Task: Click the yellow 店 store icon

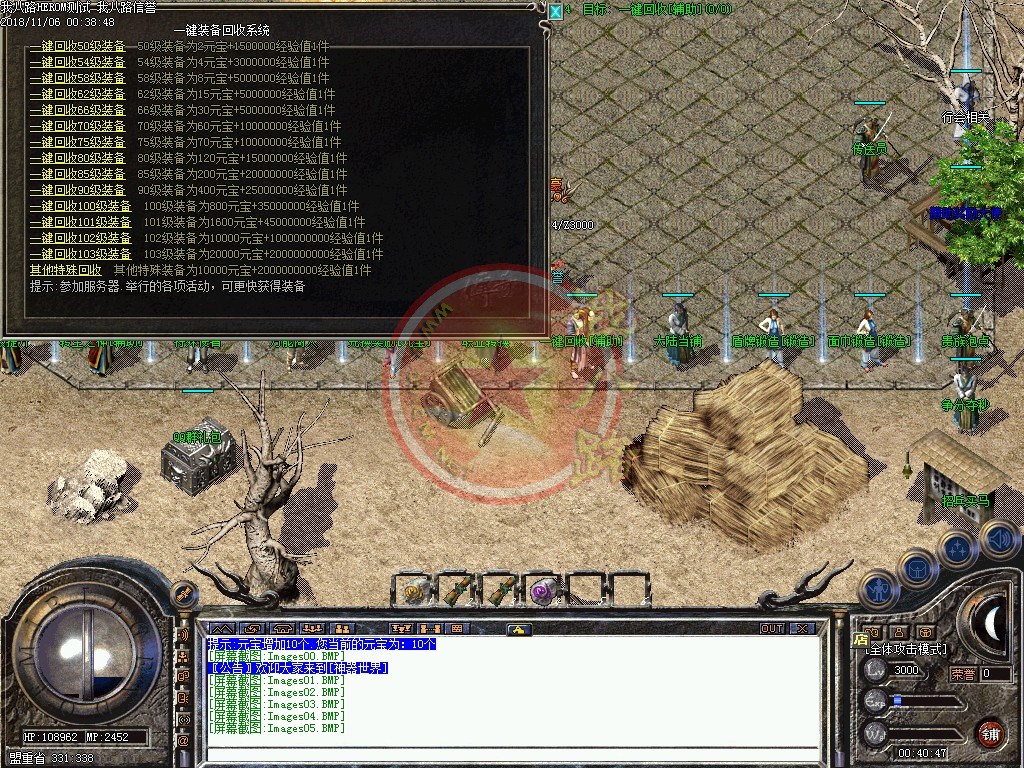Action: coord(860,640)
